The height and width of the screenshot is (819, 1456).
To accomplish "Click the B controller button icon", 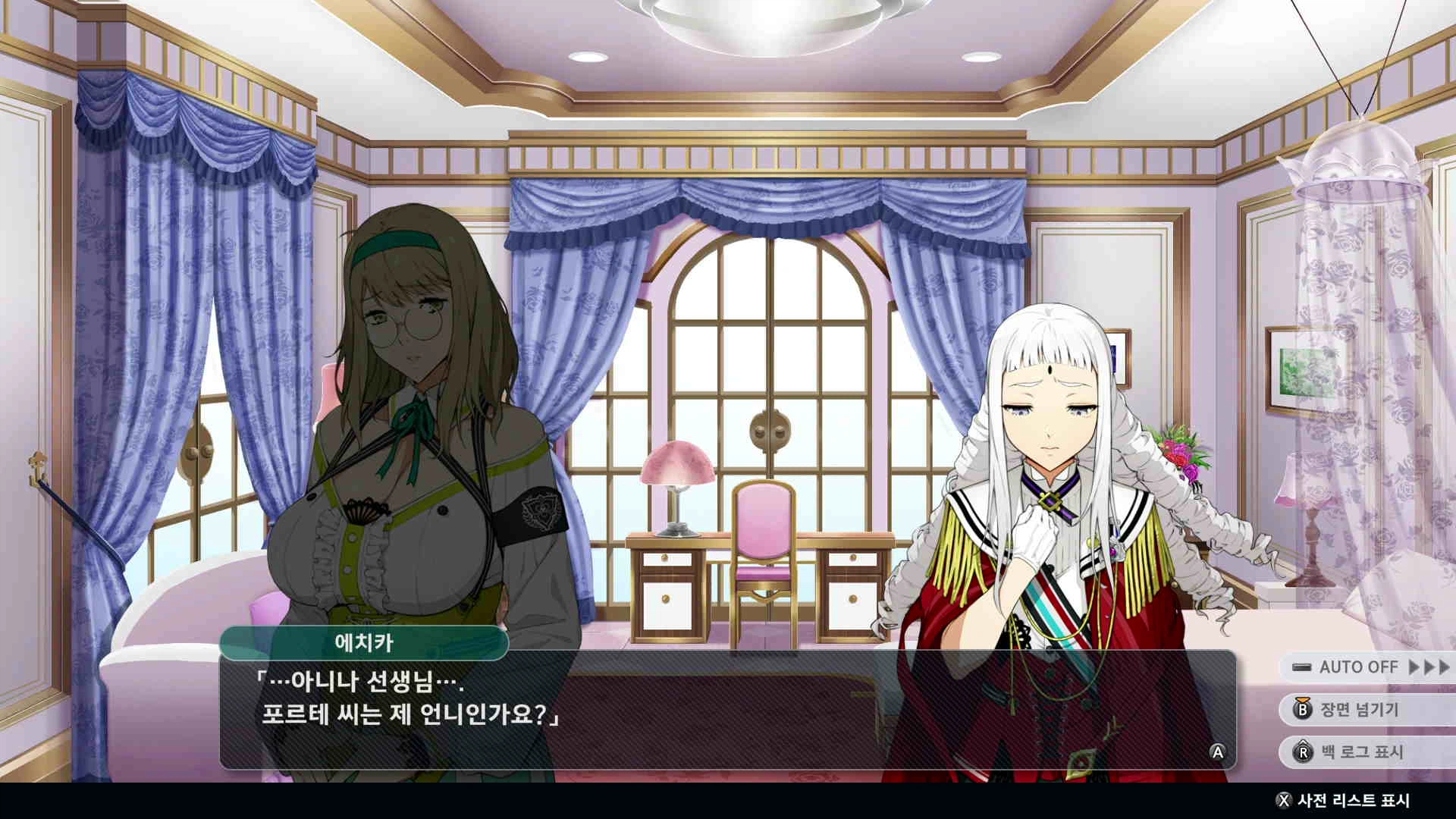I will [x=1303, y=710].
